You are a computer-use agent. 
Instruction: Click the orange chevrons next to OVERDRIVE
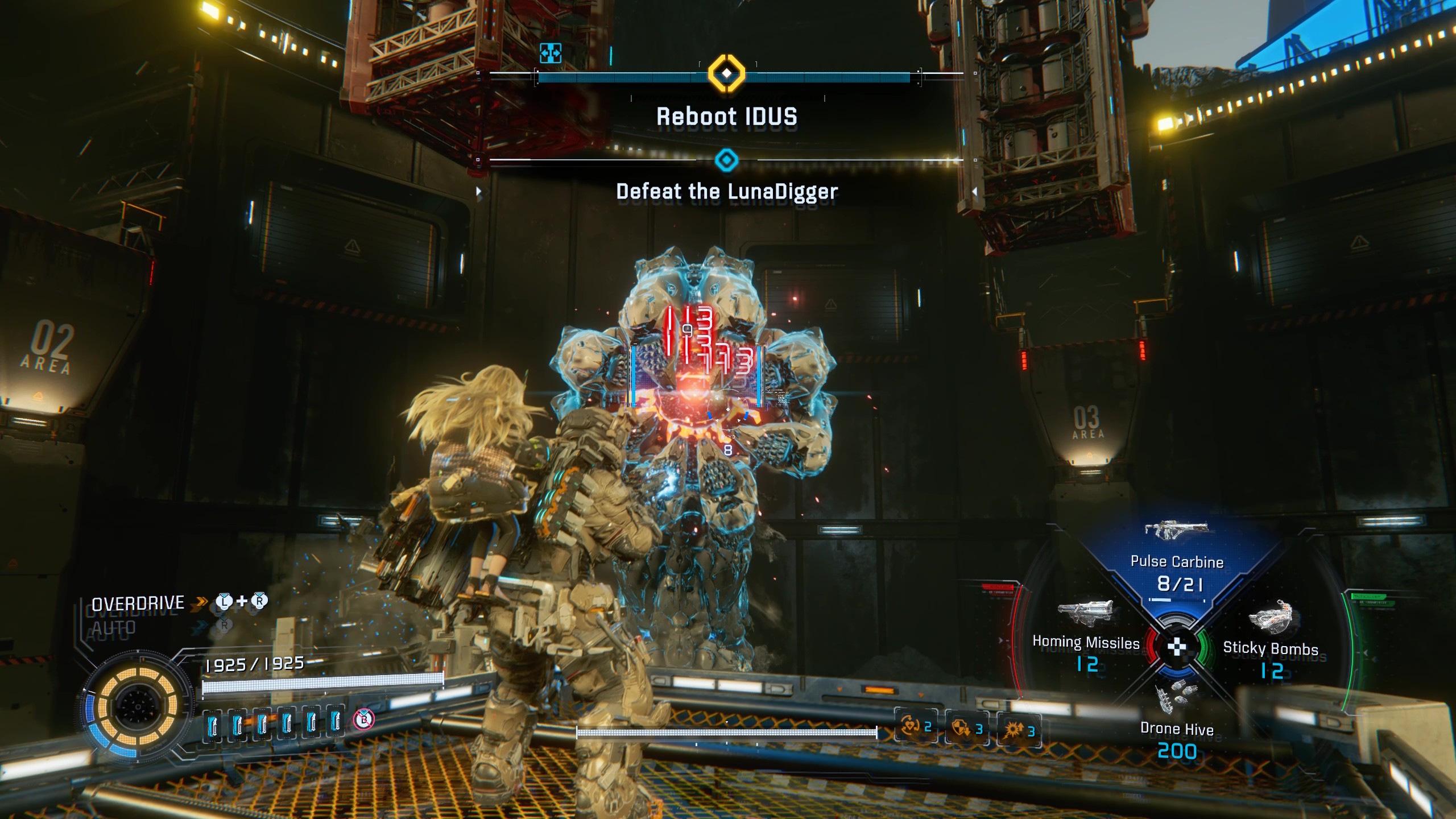[x=199, y=601]
